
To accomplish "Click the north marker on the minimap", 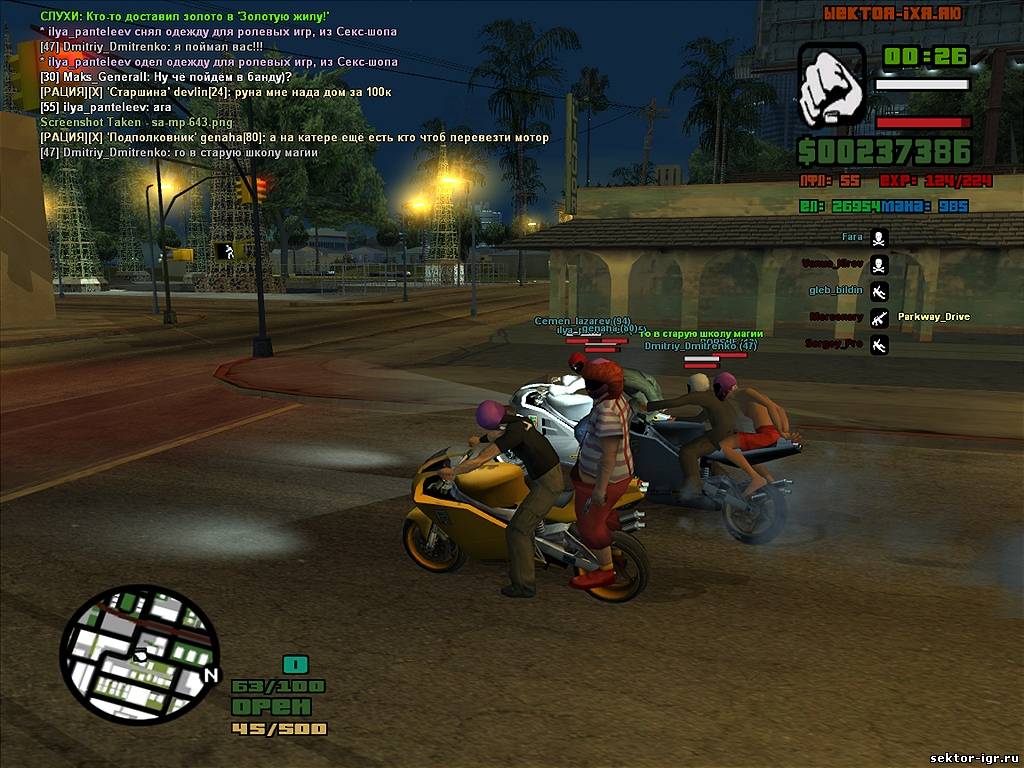I will point(210,676).
